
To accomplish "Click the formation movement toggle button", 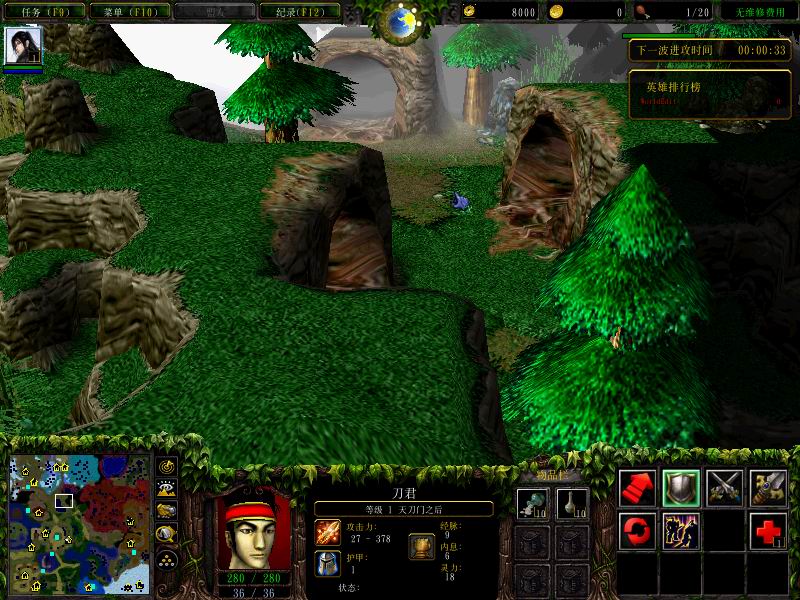I will pos(166,558).
